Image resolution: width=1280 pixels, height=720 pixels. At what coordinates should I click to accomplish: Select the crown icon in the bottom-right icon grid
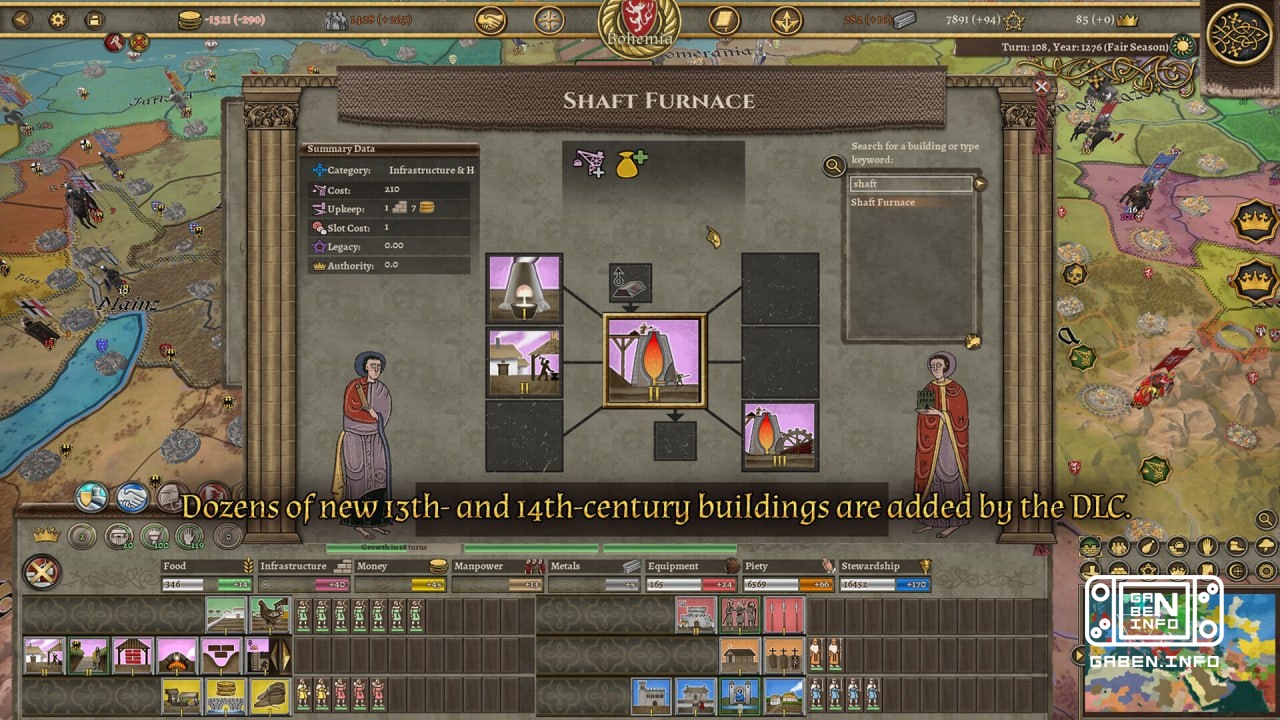(1177, 570)
